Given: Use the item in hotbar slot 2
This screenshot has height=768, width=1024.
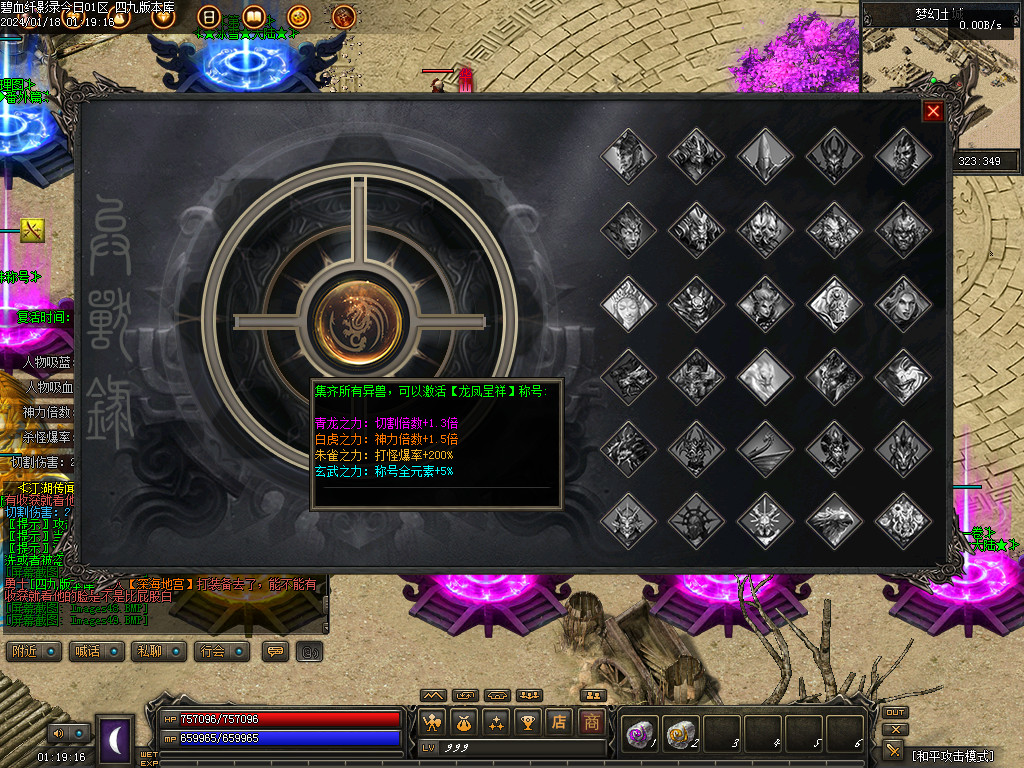Looking at the screenshot, I should pos(680,734).
